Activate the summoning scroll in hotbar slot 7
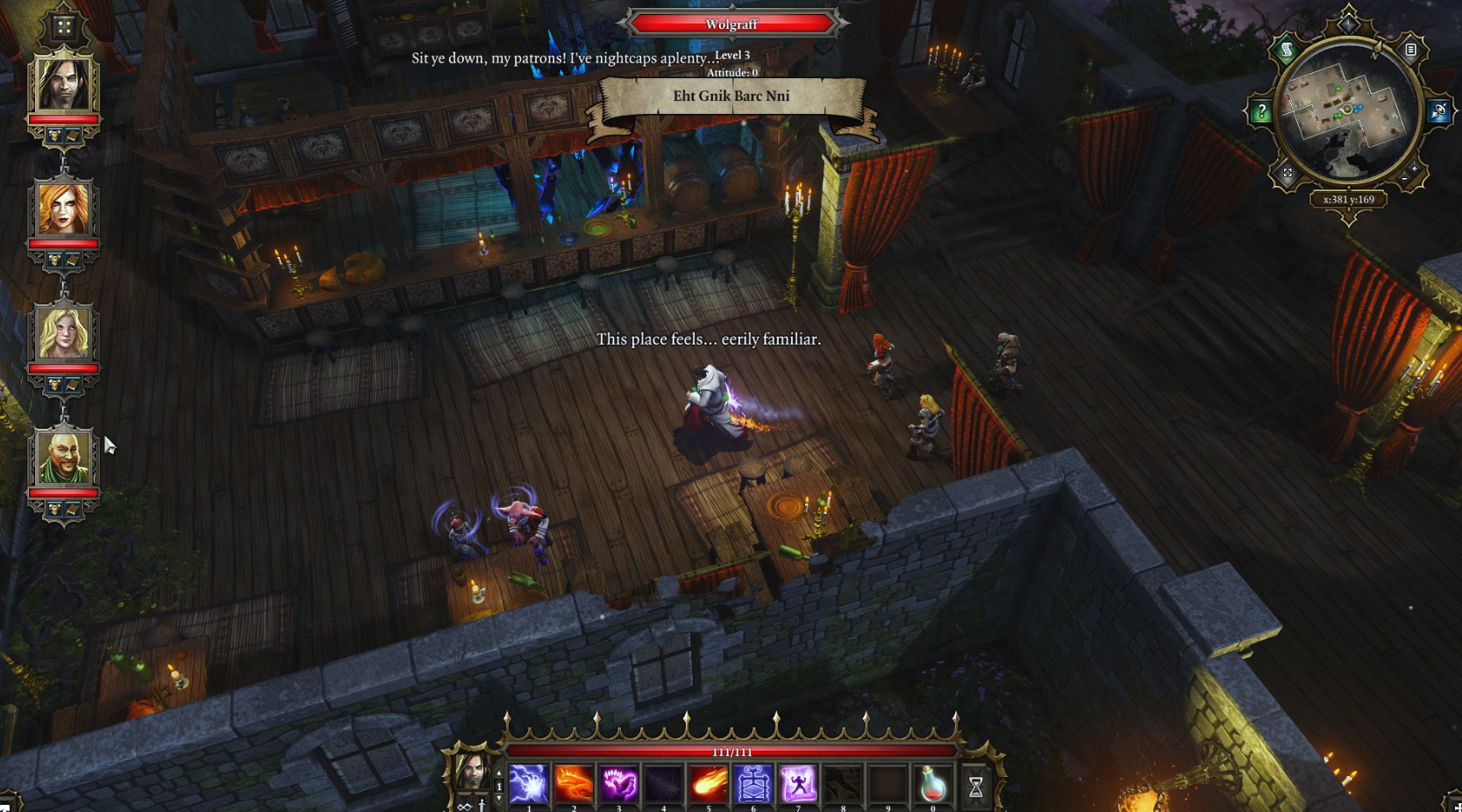 click(798, 783)
